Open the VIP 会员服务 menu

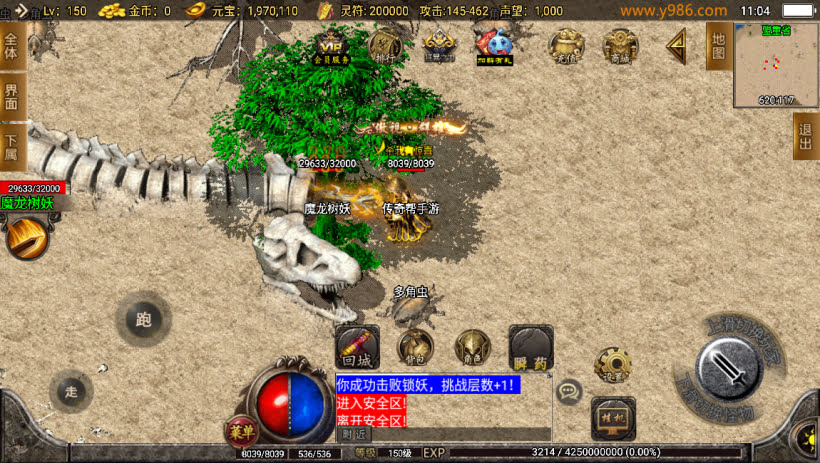[x=331, y=46]
